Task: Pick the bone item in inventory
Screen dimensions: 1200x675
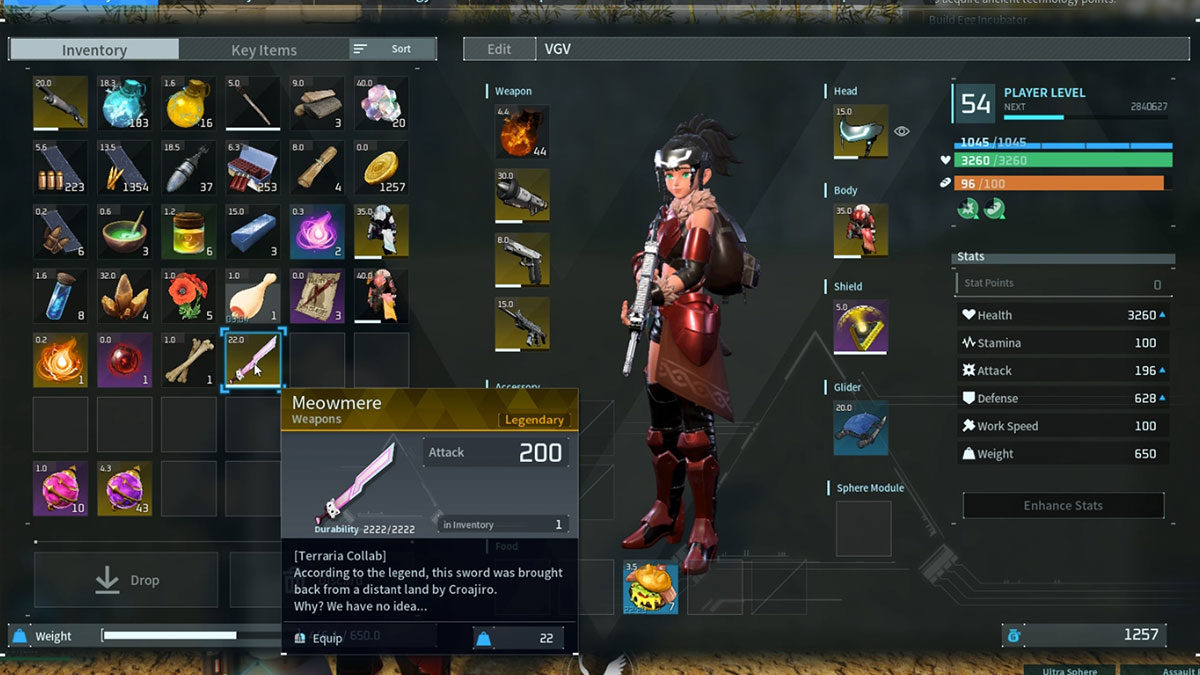Action: tap(189, 360)
